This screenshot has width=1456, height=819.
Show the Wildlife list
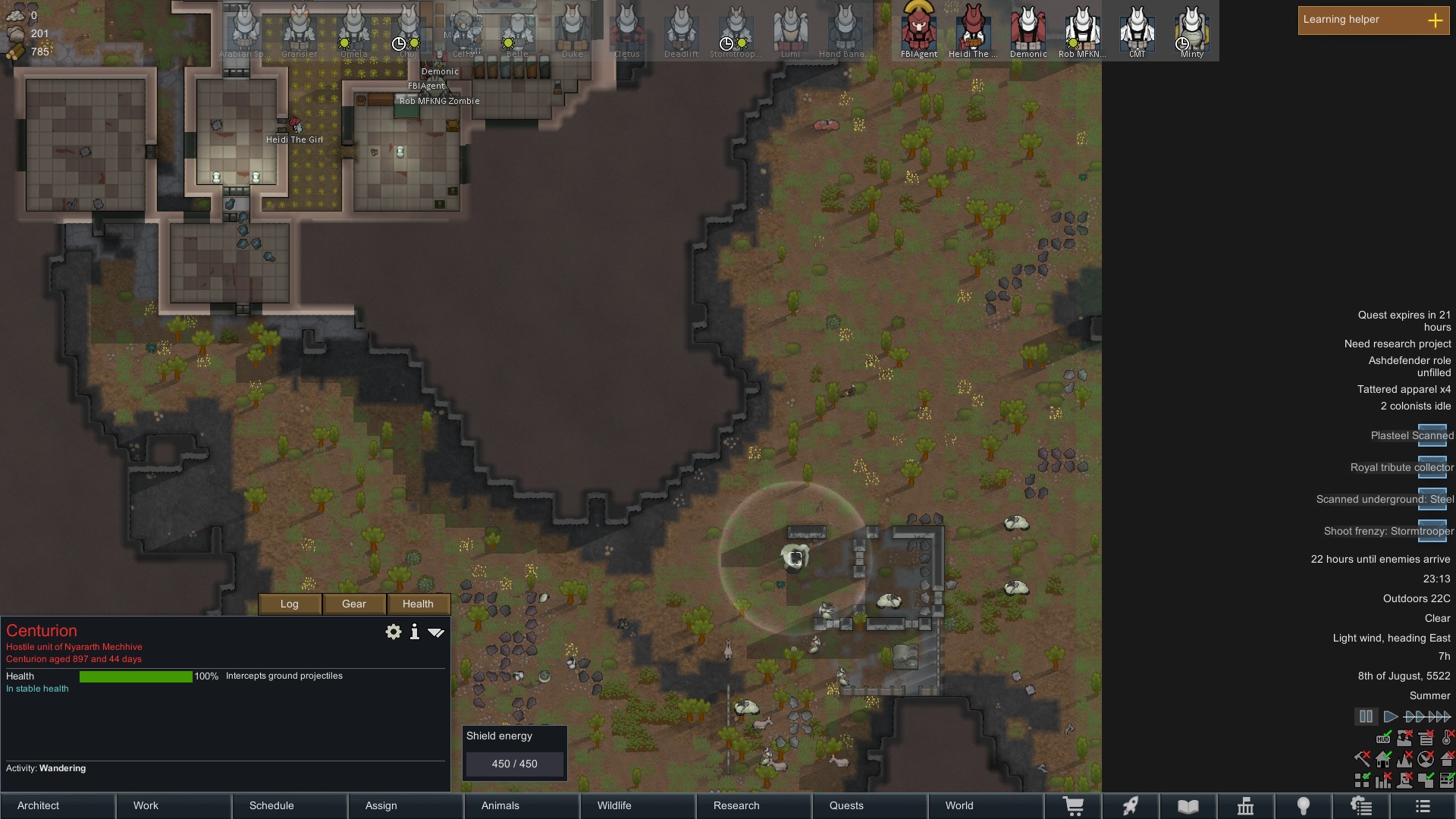[x=639, y=805]
